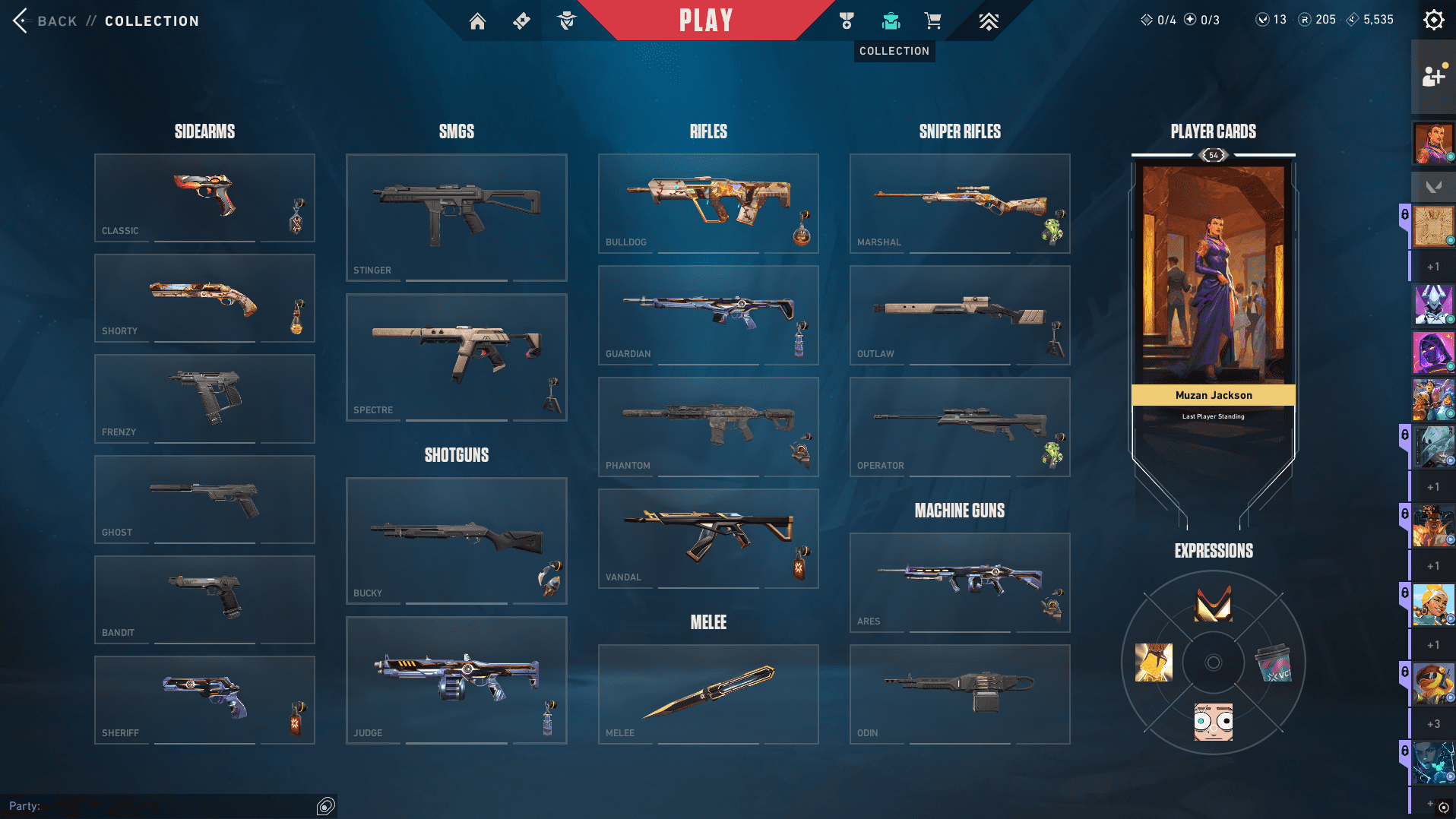
Task: Click the BACK button
Action: pos(46,21)
